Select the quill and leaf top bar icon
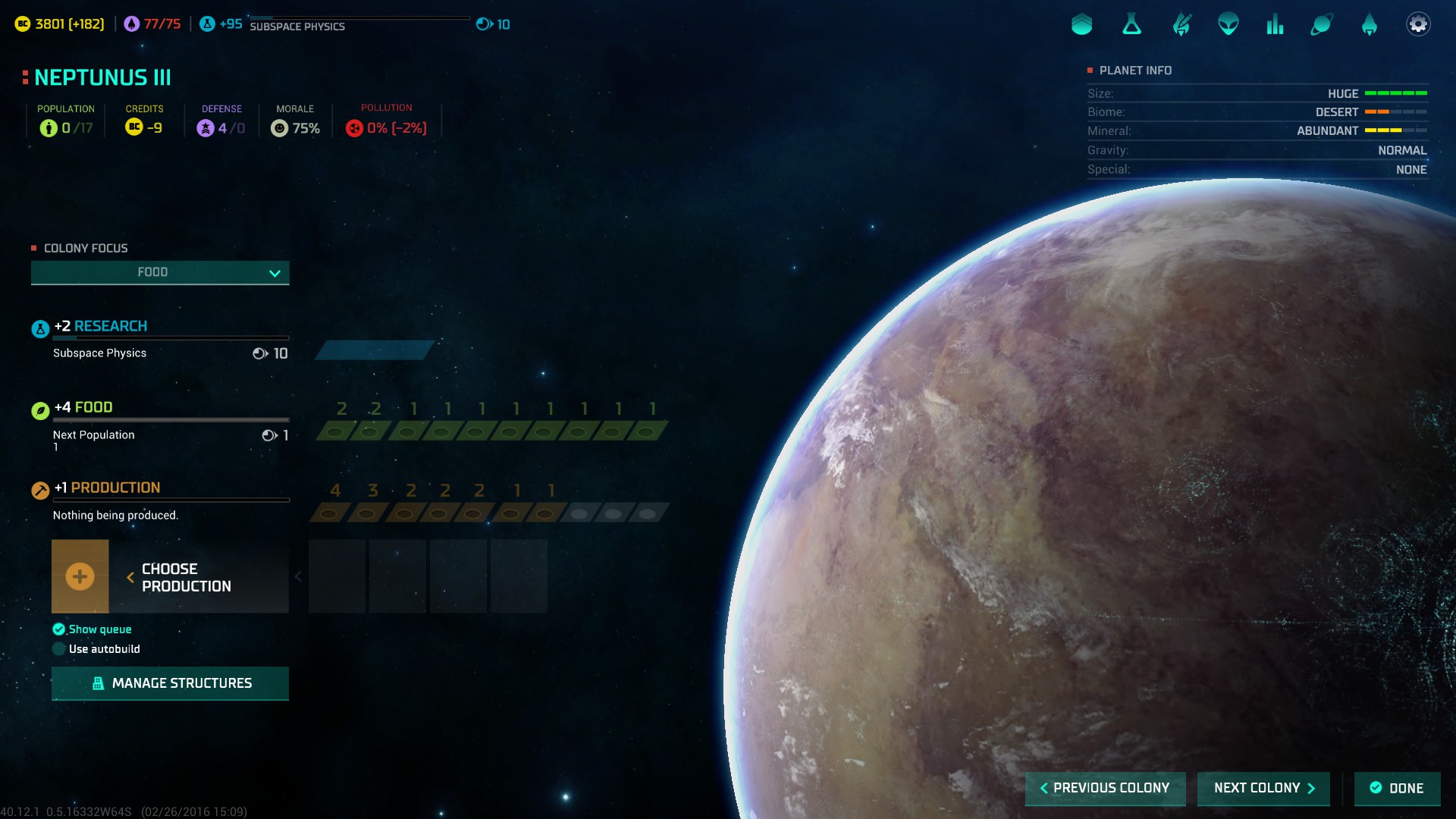The image size is (1456, 819). 1181,25
